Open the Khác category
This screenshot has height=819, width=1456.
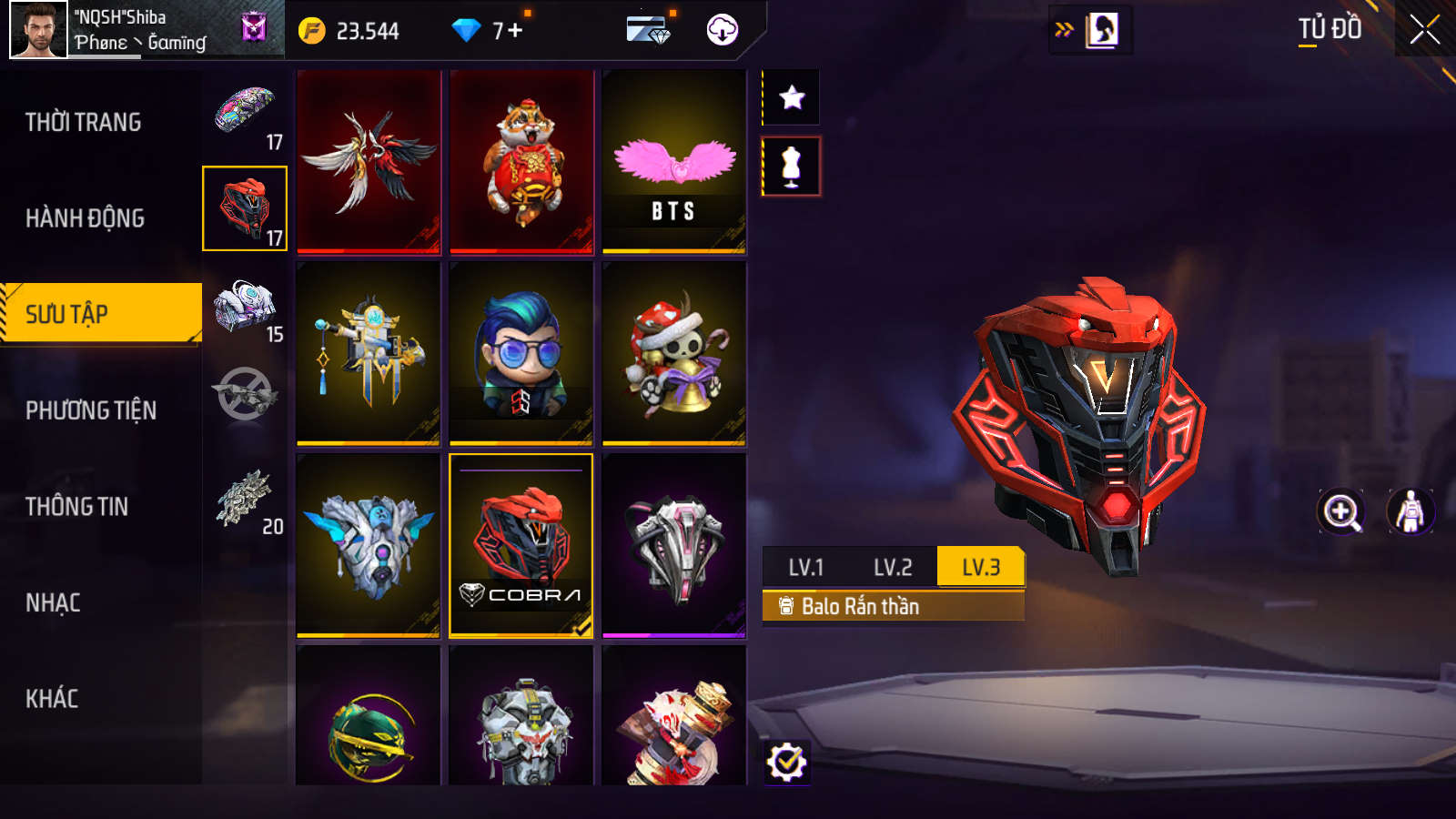click(52, 699)
